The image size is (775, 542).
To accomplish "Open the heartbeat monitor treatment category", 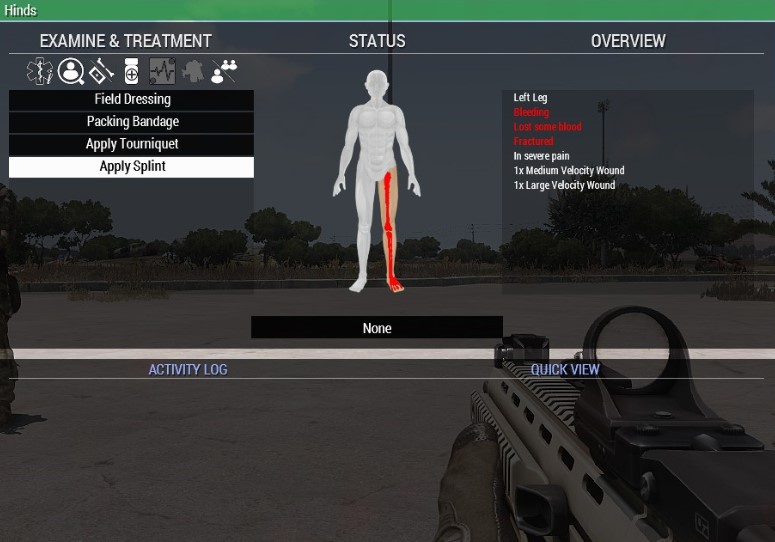I will point(162,71).
